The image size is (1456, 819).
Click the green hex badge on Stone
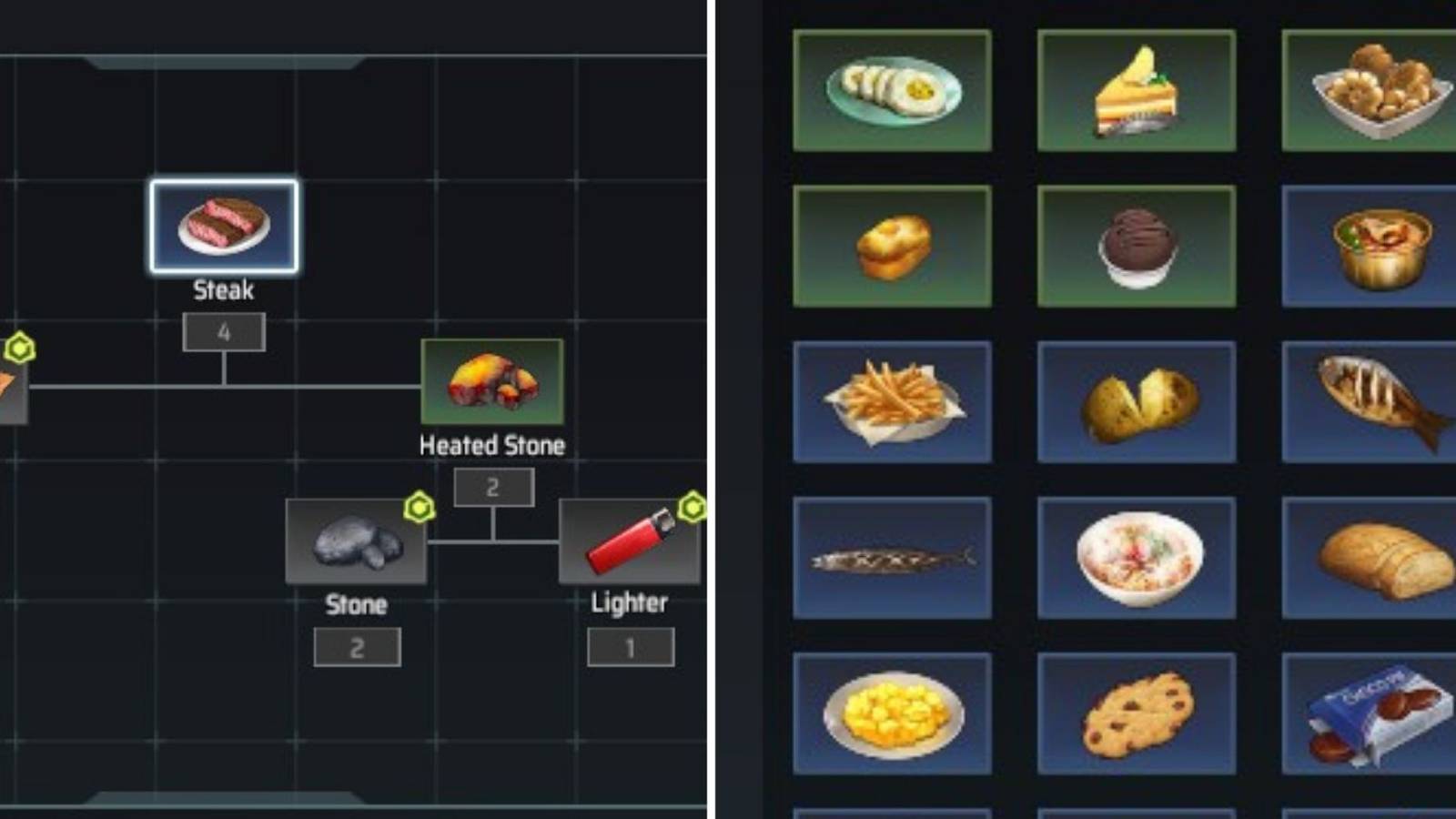420,511
